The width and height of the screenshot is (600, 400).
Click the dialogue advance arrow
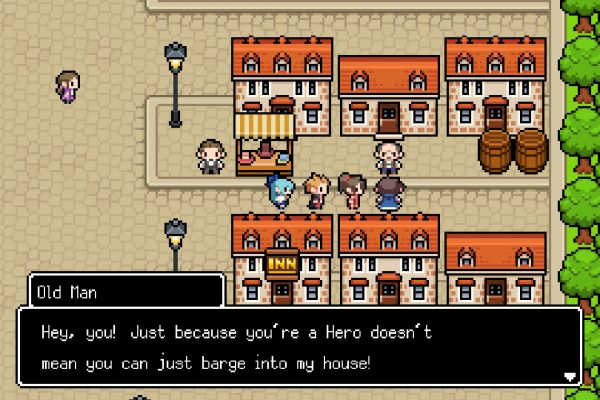570,377
